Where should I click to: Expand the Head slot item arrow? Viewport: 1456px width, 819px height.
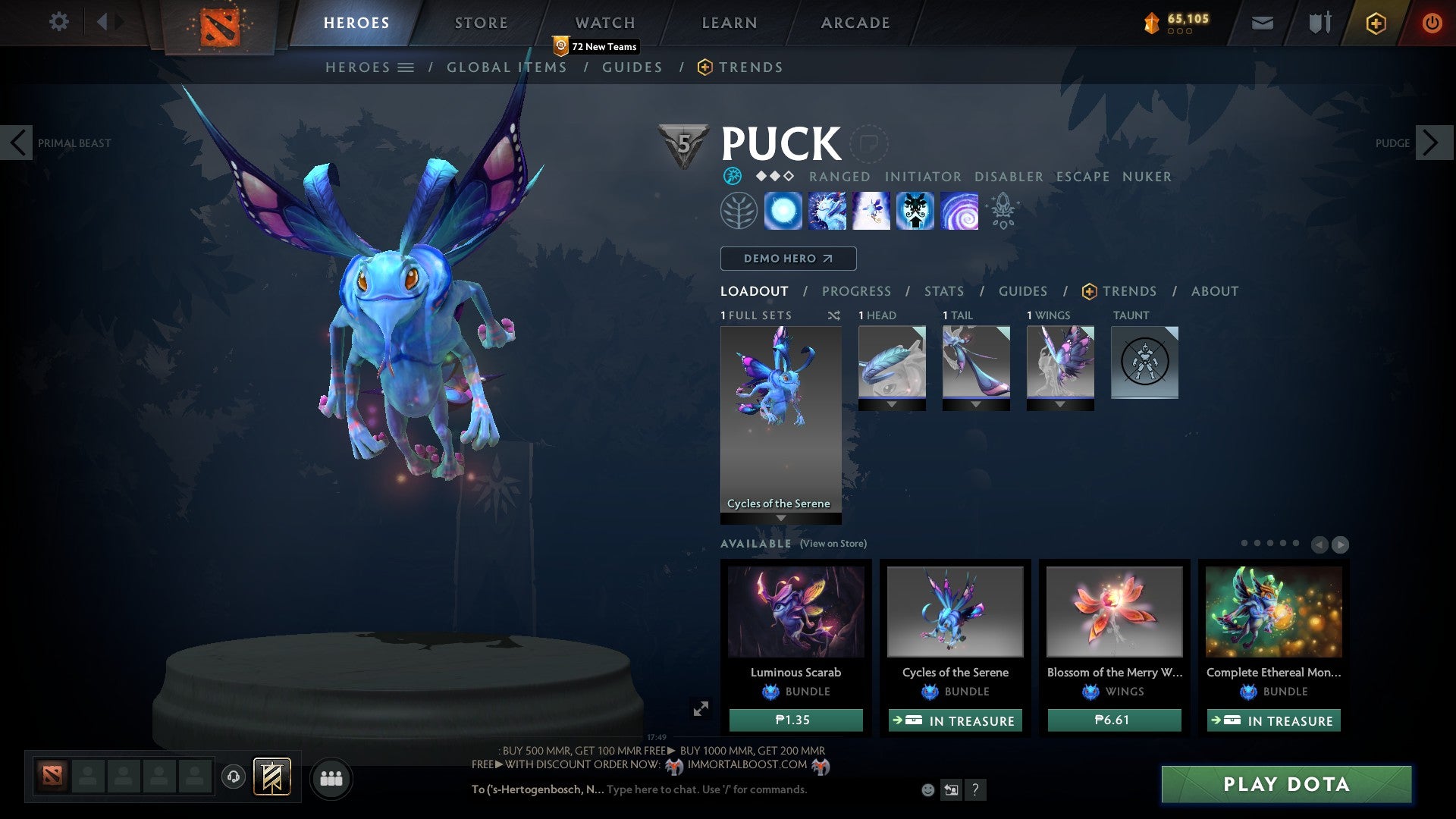point(892,405)
